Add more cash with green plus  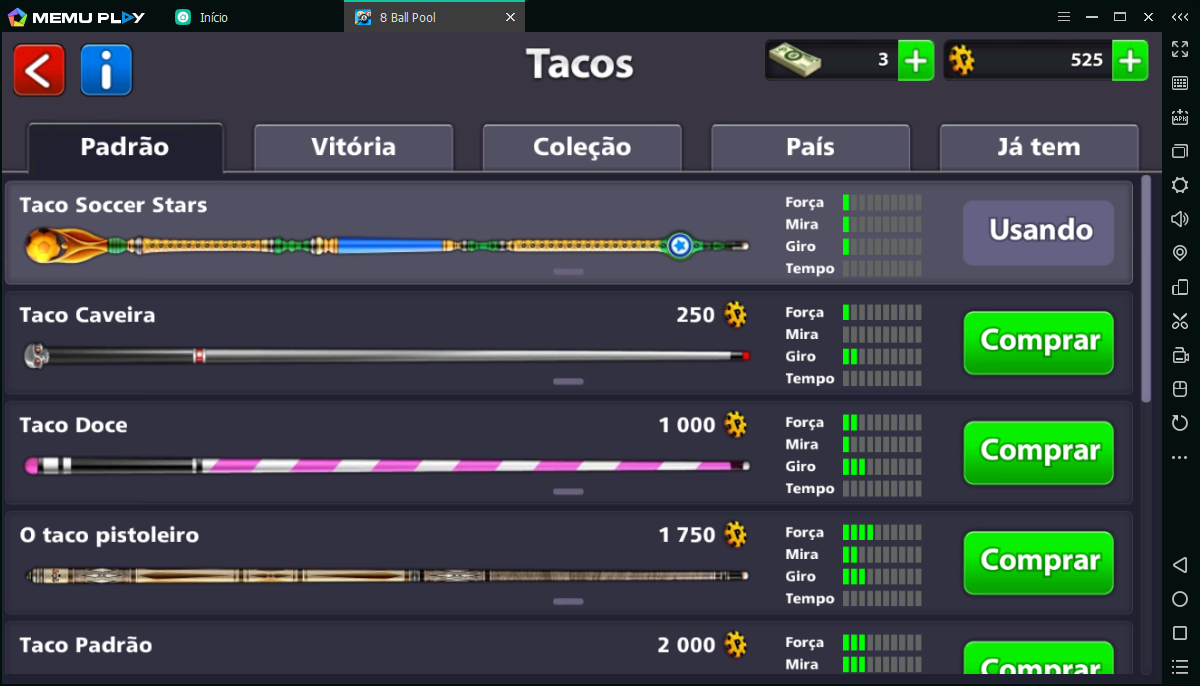915,61
